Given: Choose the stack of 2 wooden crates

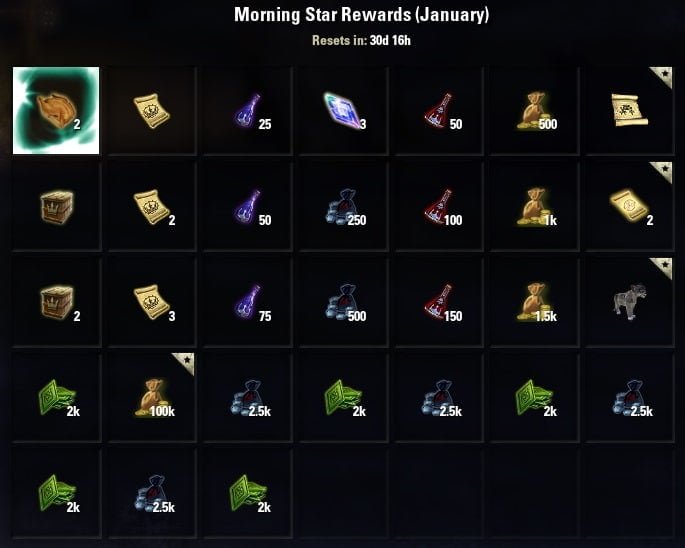Looking at the screenshot, I should 56,302.
